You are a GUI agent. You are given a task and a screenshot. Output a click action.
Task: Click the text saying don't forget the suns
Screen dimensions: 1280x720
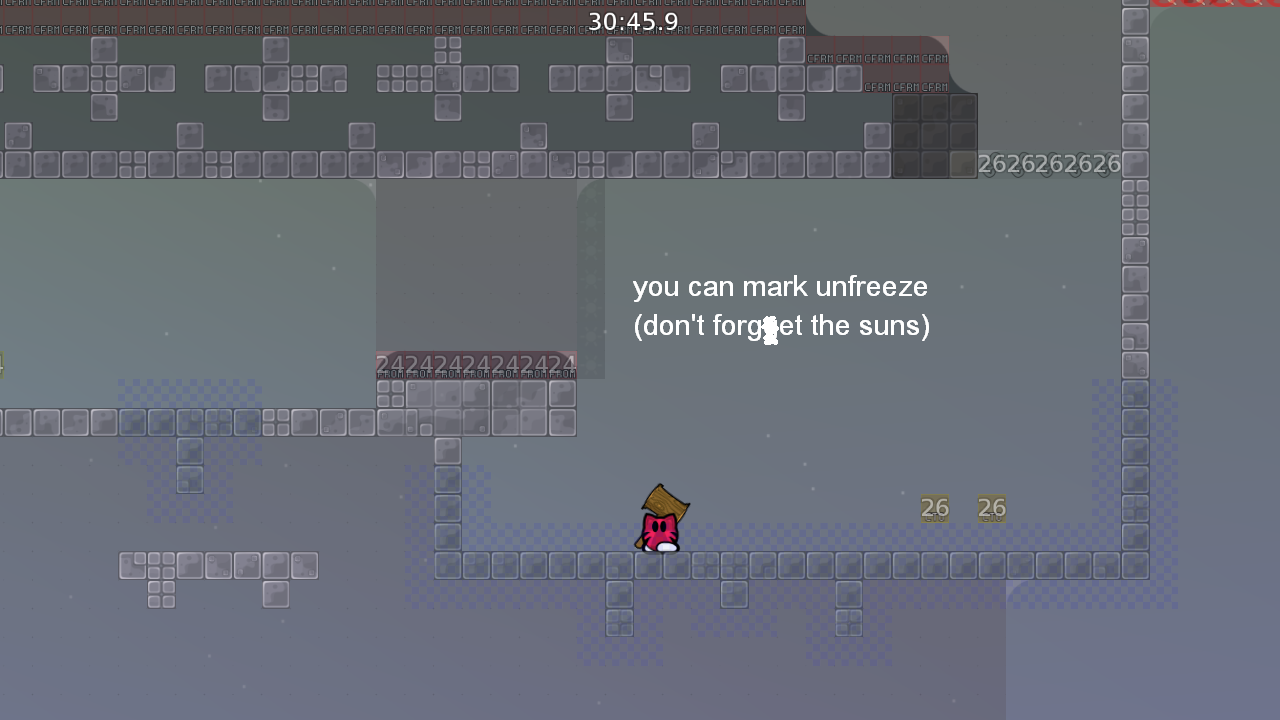[x=781, y=326]
